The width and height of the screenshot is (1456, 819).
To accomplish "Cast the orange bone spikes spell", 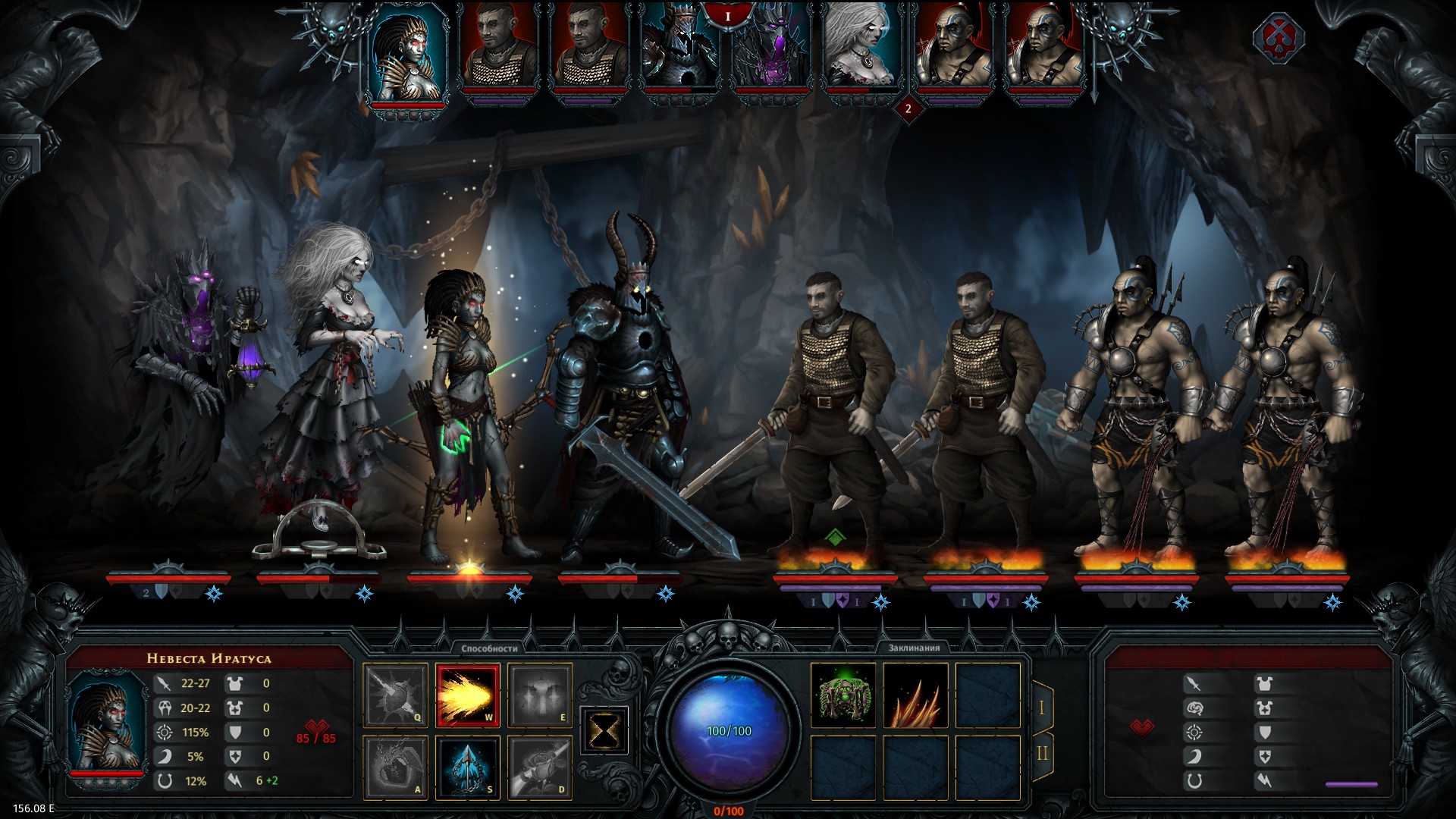I will 915,695.
